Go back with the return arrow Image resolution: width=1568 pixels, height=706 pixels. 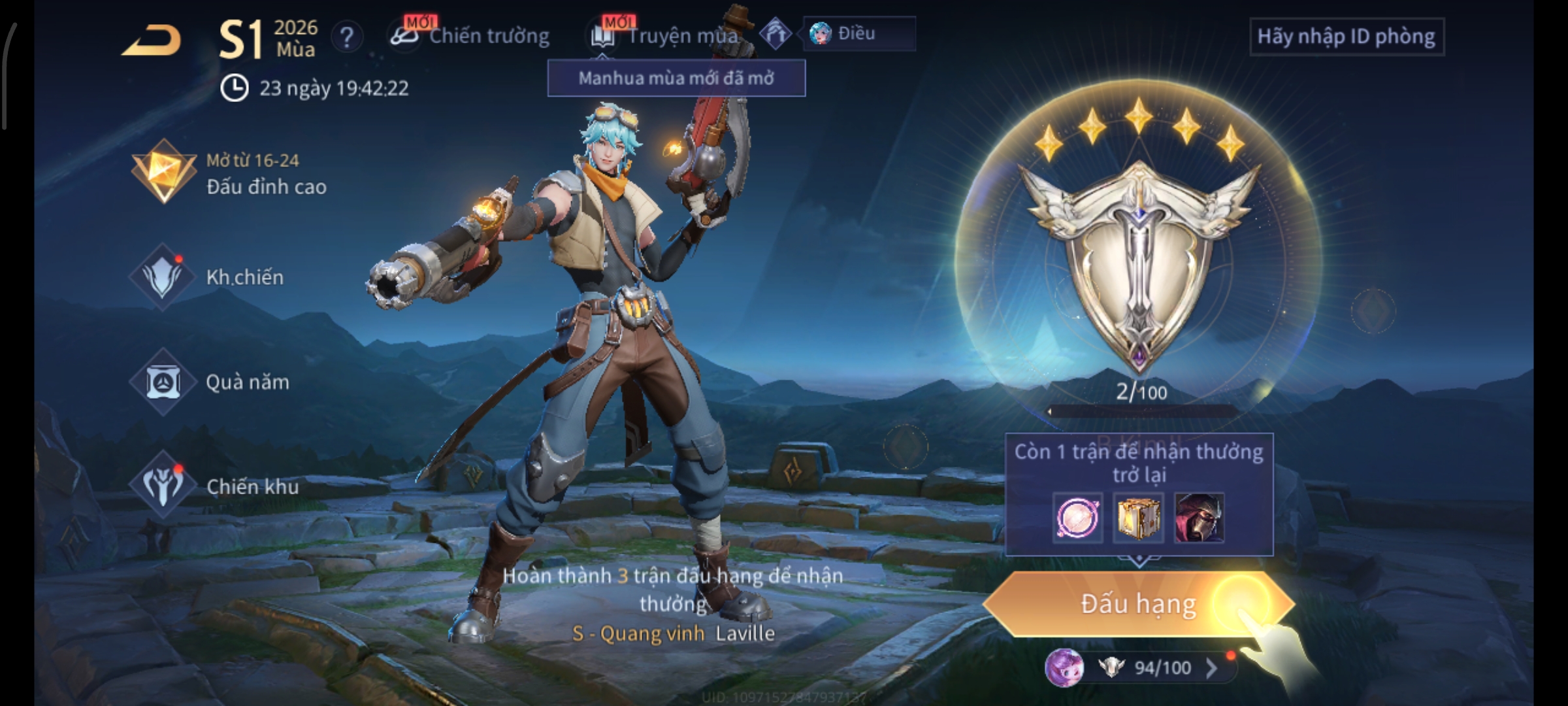point(152,41)
